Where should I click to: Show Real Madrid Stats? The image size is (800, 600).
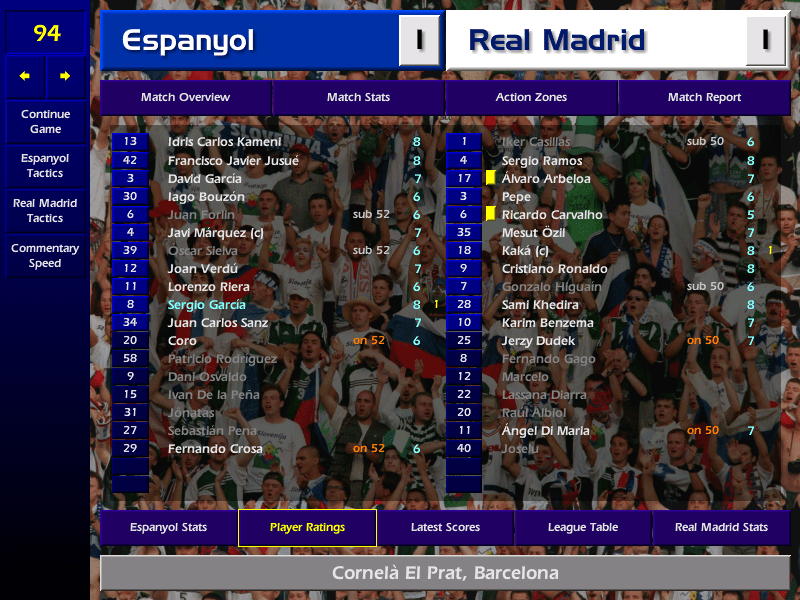coord(721,527)
